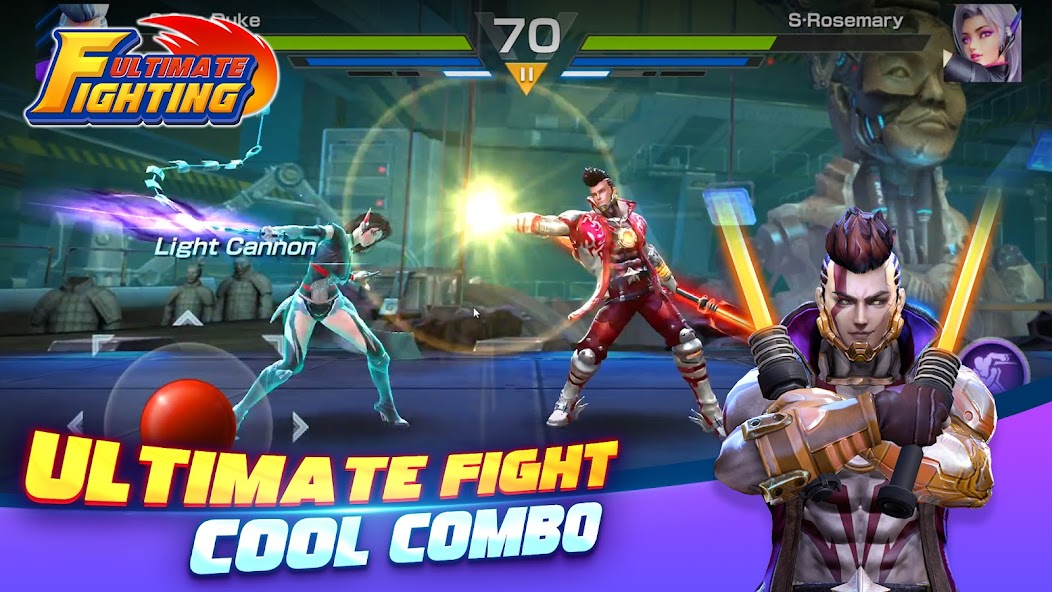This screenshot has width=1052, height=592.
Task: Tap the joystick's up arrow
Action: coord(187,319)
